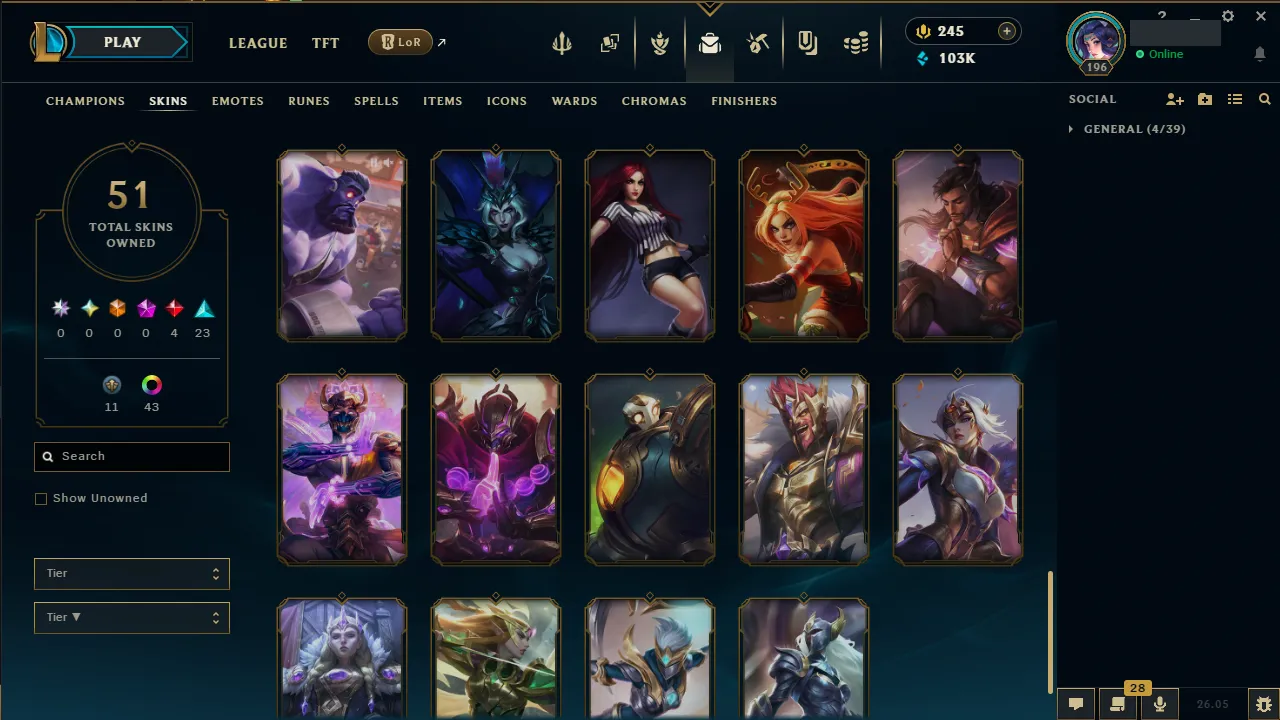The height and width of the screenshot is (720, 1280).
Task: Click the plus icon to purchase more RP
Action: (x=1007, y=31)
